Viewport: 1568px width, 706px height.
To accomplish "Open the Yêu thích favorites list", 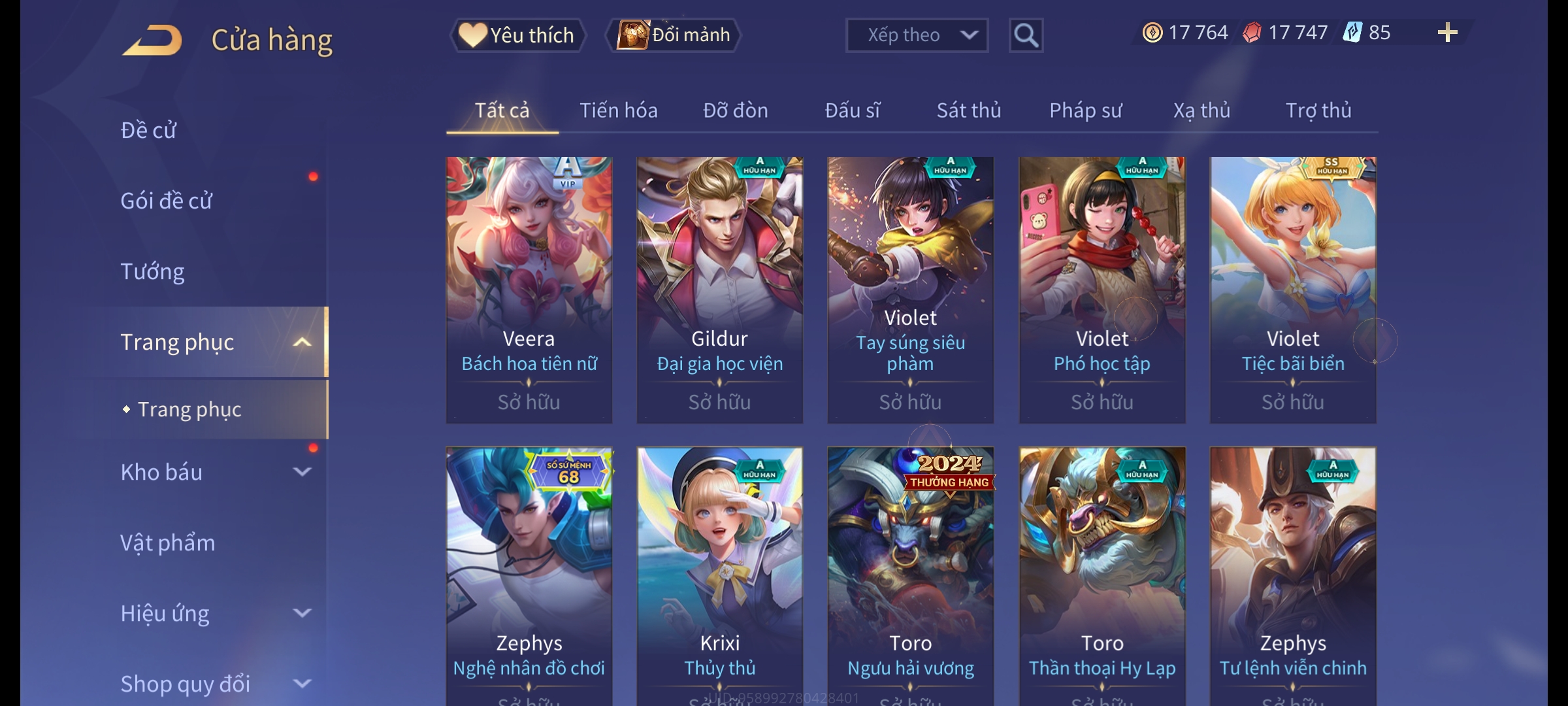I will [x=517, y=35].
